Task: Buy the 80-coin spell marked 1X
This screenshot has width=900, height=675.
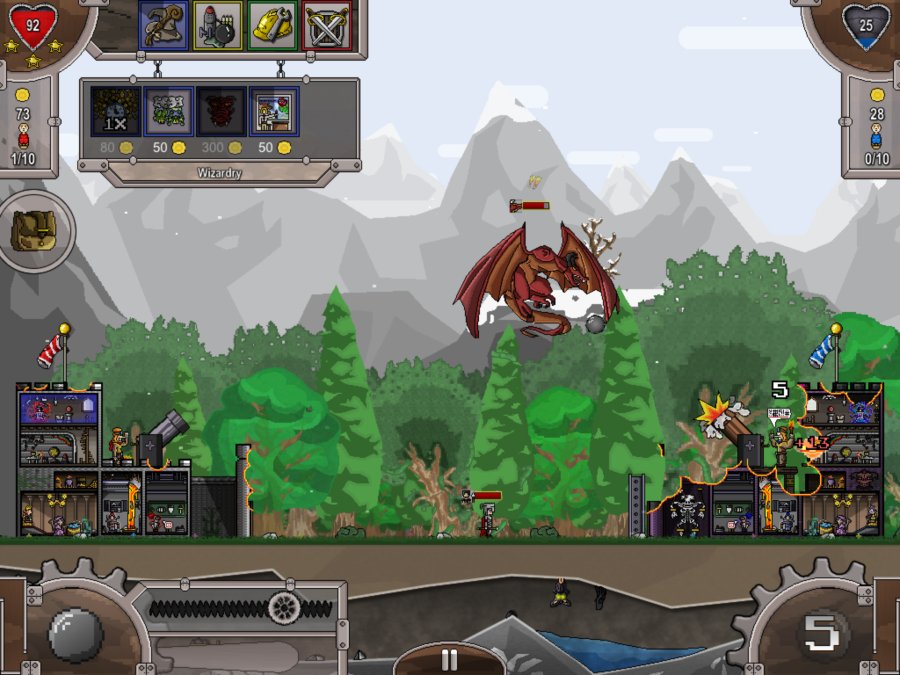Action: point(115,111)
